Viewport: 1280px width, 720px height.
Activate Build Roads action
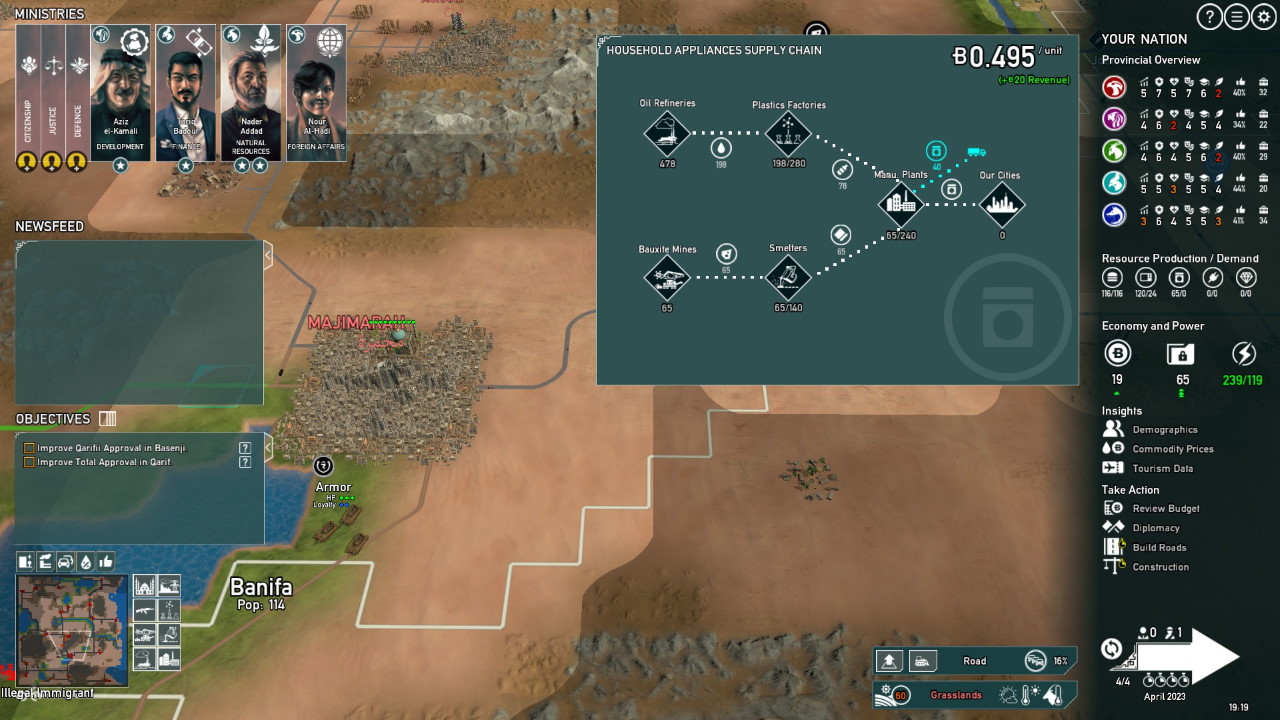pos(1159,547)
